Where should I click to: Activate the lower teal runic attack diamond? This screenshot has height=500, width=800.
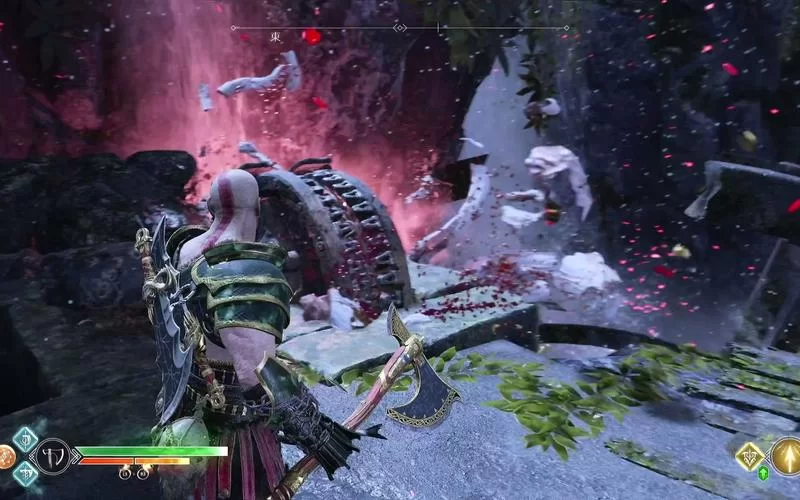click(25, 474)
